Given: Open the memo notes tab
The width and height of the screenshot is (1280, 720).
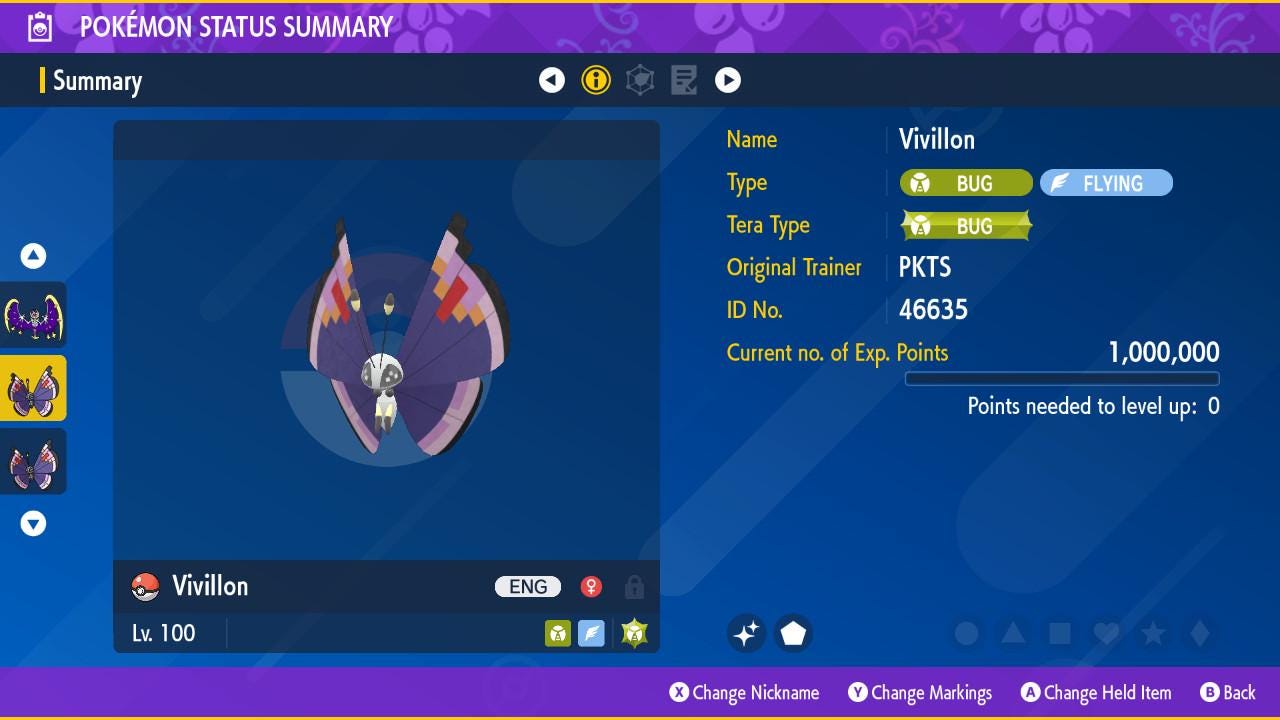Looking at the screenshot, I should [684, 80].
